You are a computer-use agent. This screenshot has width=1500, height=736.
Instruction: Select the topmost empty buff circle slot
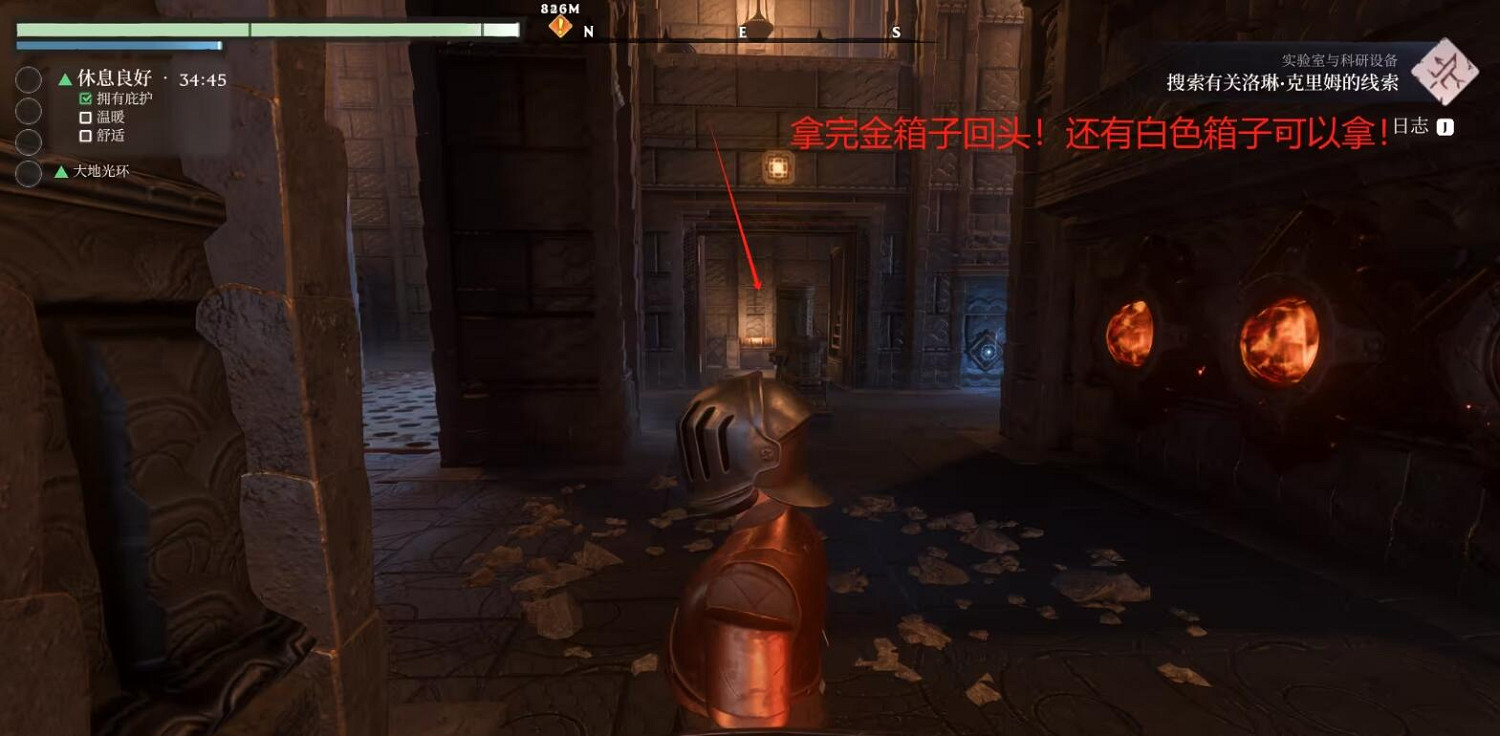click(x=28, y=79)
